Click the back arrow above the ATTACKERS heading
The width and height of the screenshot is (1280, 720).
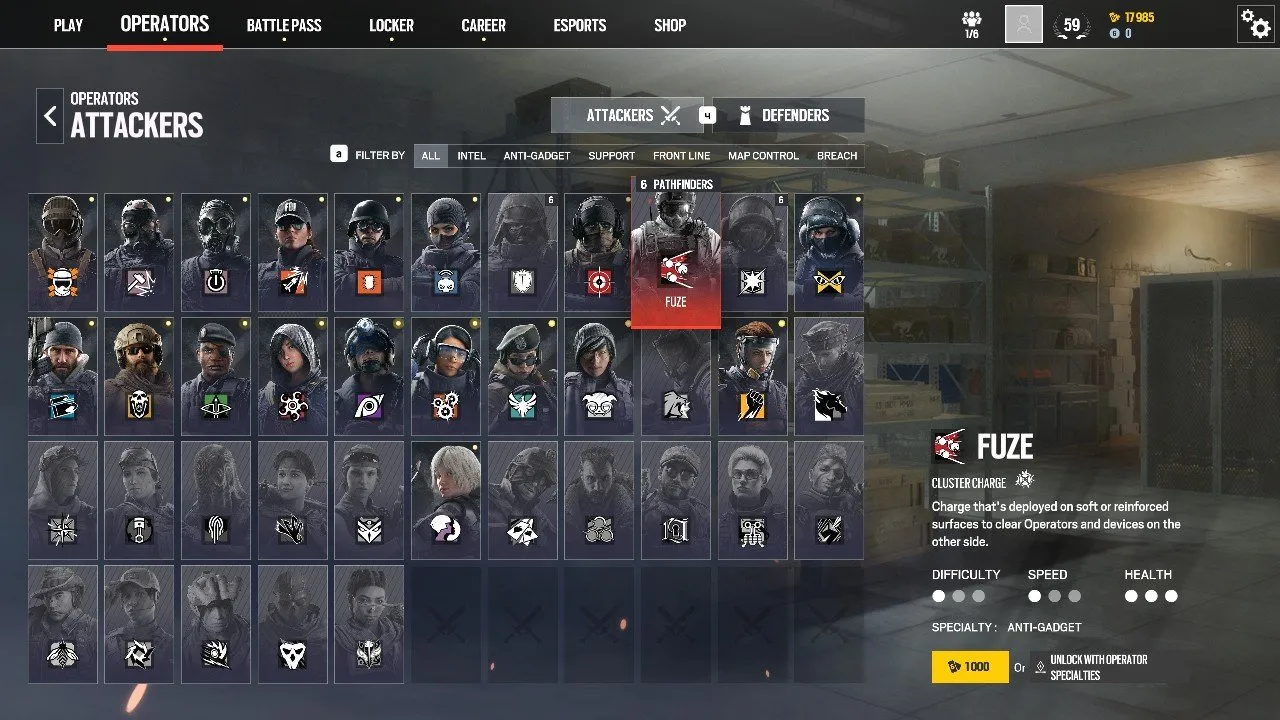50,116
